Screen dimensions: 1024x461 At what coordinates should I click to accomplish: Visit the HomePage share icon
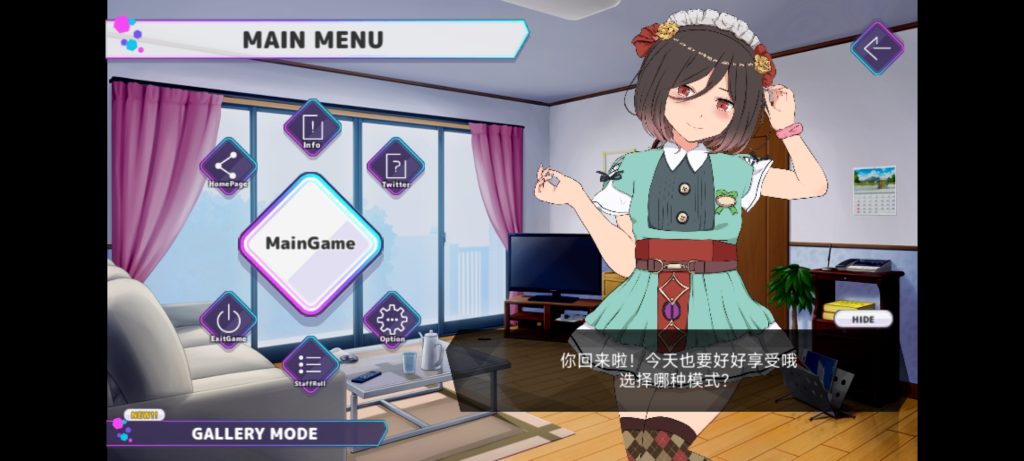228,166
